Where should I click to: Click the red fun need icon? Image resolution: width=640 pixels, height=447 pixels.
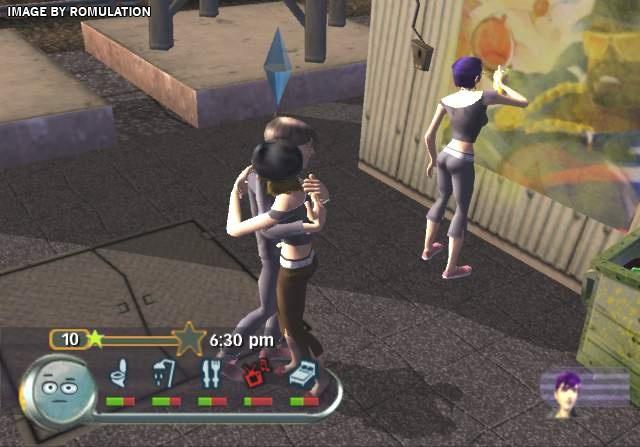pos(258,374)
